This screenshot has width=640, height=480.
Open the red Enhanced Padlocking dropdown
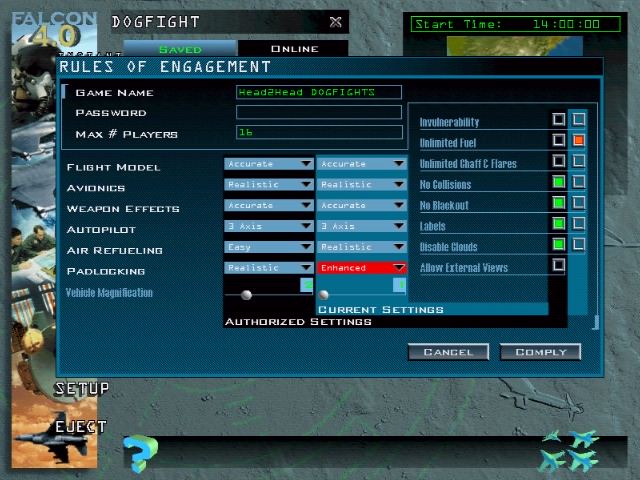pos(362,268)
